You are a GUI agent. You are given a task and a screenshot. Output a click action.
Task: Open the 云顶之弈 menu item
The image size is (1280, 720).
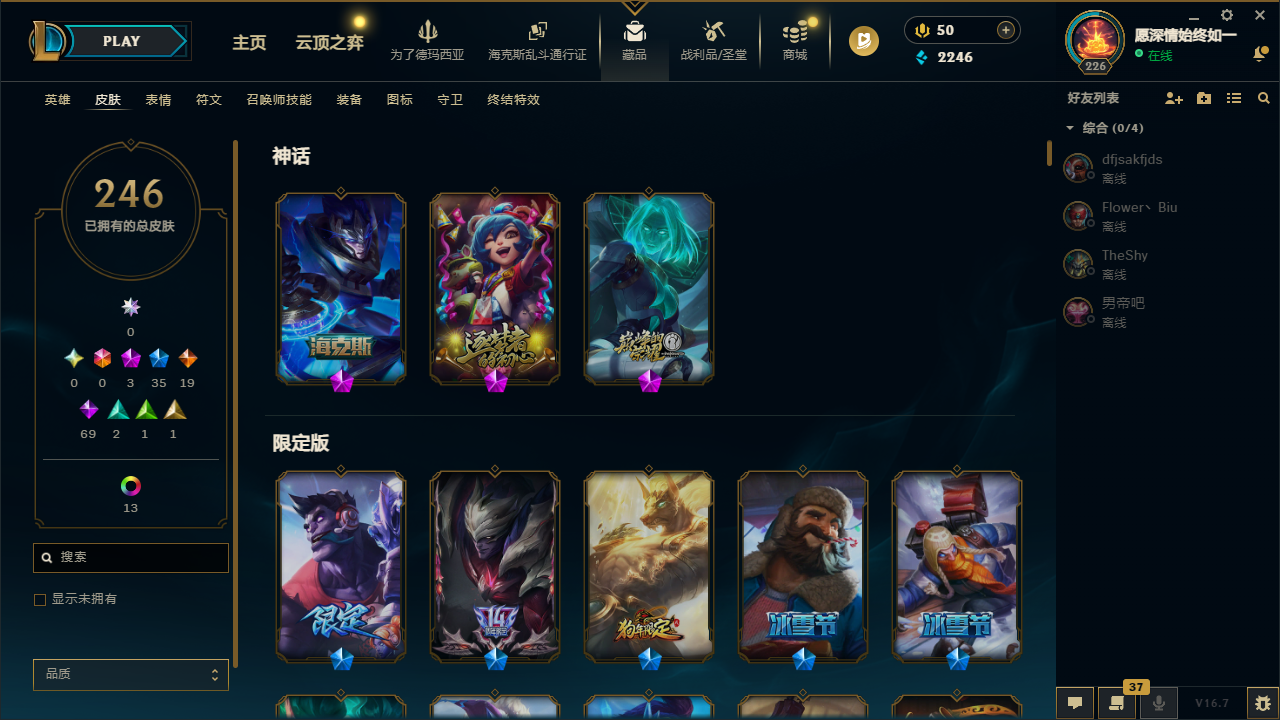pos(329,43)
